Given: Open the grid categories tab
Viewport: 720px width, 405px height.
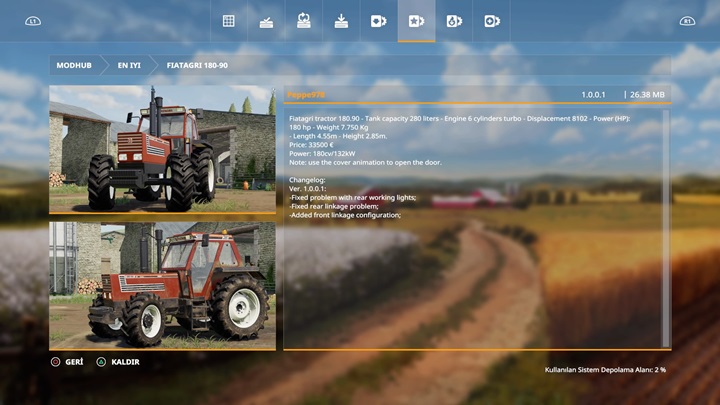Looking at the screenshot, I should pyautogui.click(x=229, y=21).
